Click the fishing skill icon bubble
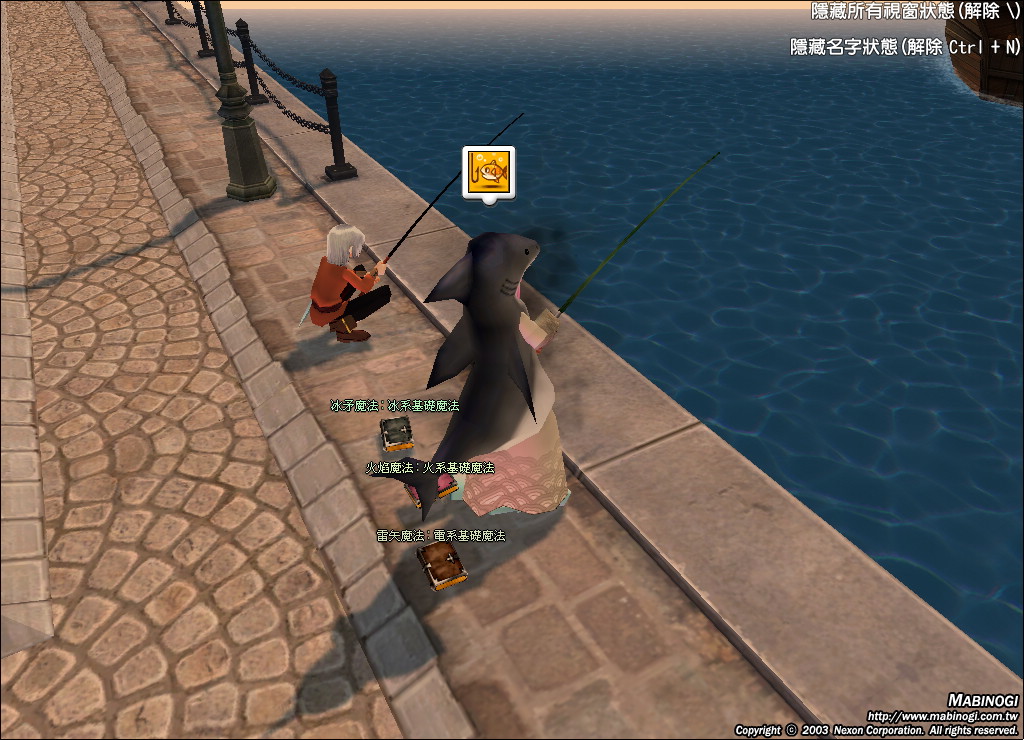 488,172
